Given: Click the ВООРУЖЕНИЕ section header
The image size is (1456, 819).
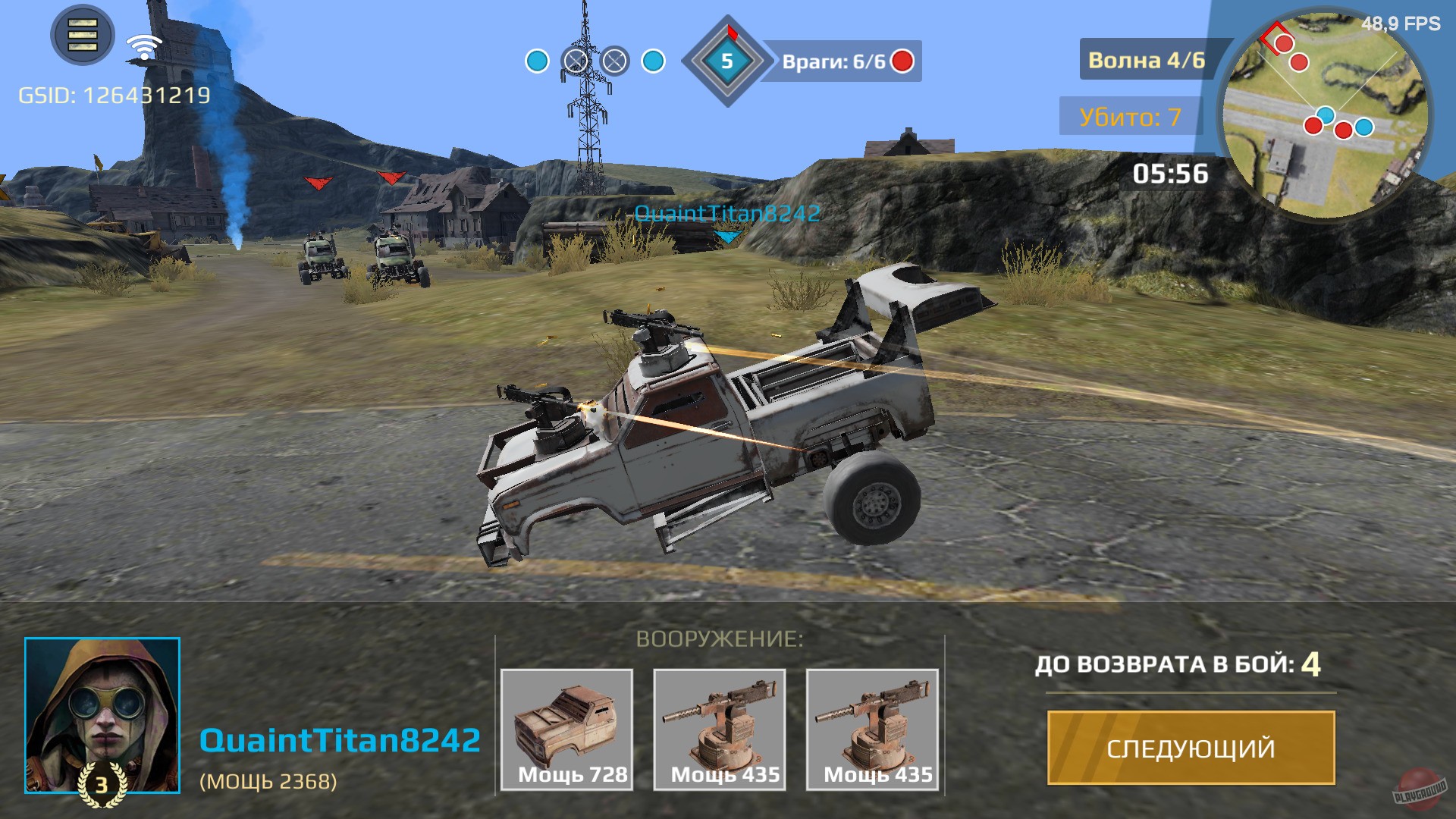Looking at the screenshot, I should point(721,639).
